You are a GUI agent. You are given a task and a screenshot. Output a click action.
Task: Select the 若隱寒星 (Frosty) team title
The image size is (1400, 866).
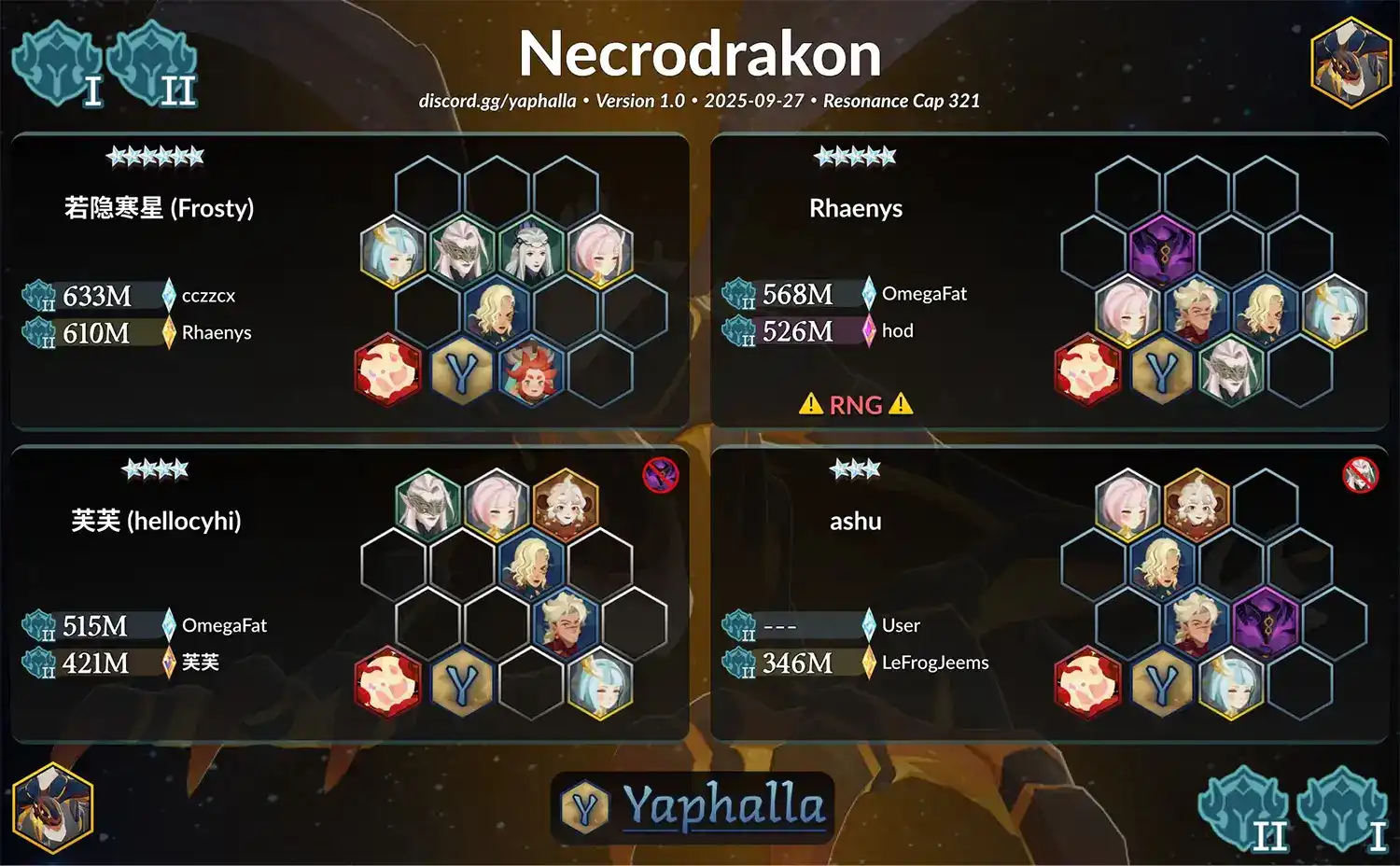pyautogui.click(x=159, y=207)
